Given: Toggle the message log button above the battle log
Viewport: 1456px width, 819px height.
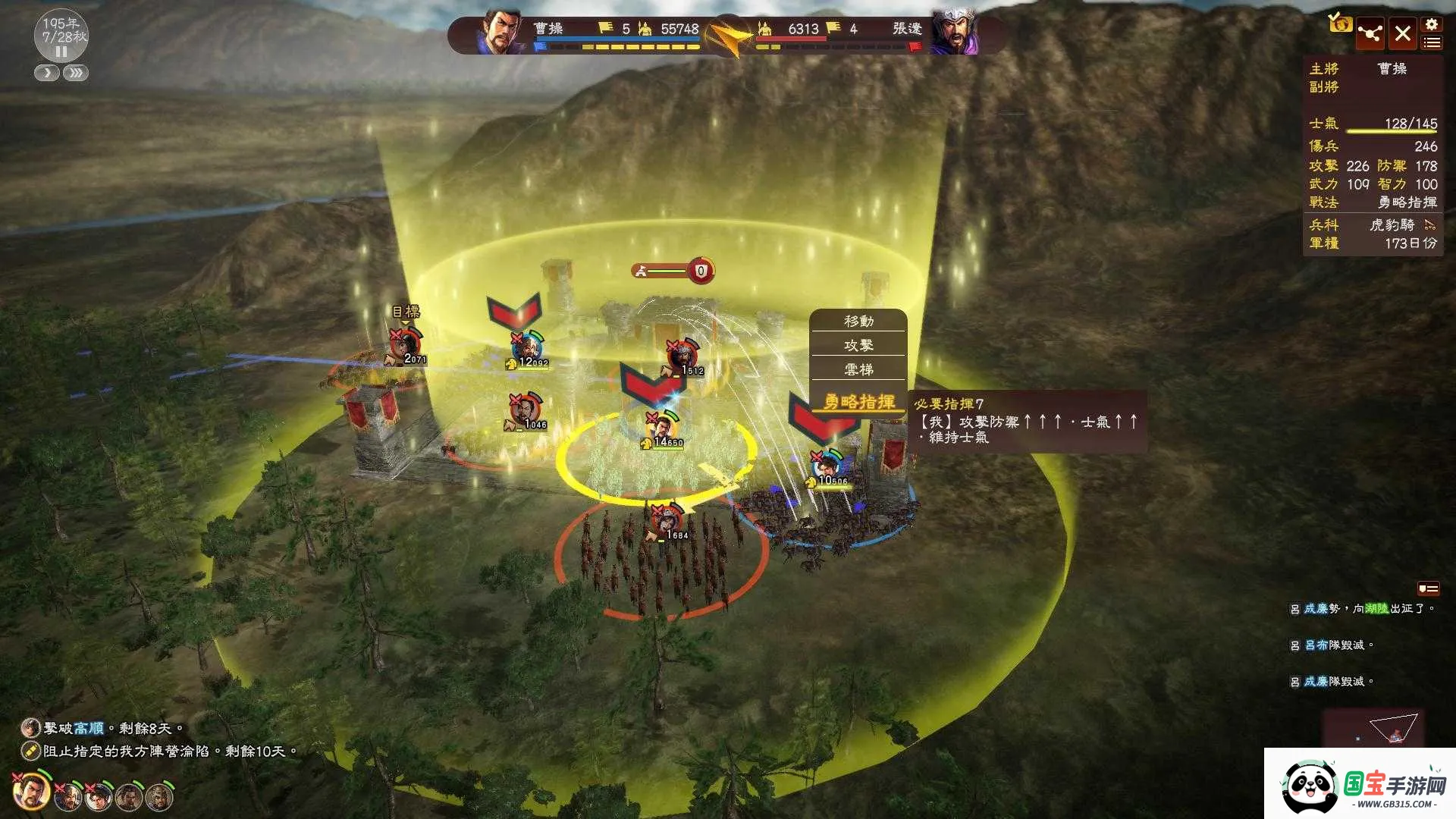Looking at the screenshot, I should pyautogui.click(x=1428, y=588).
